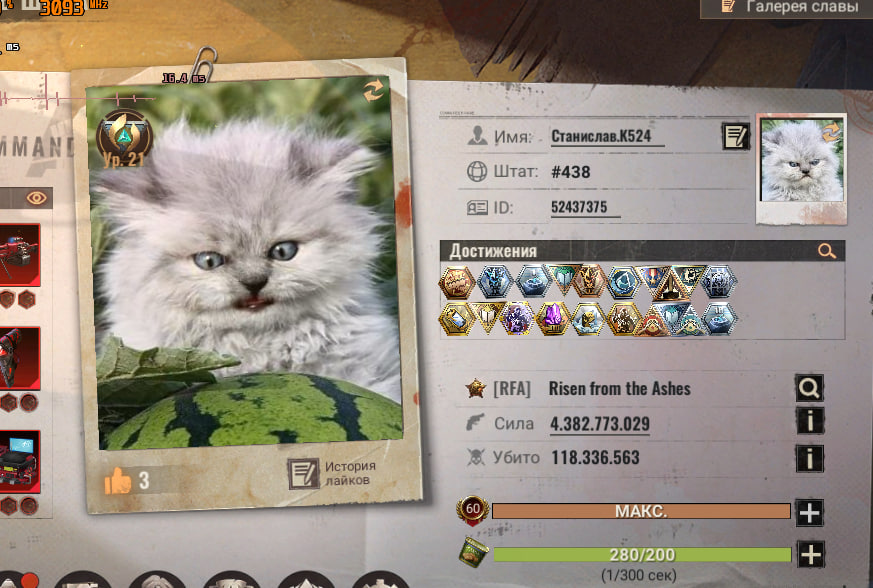Show info about Сила power

click(x=809, y=422)
